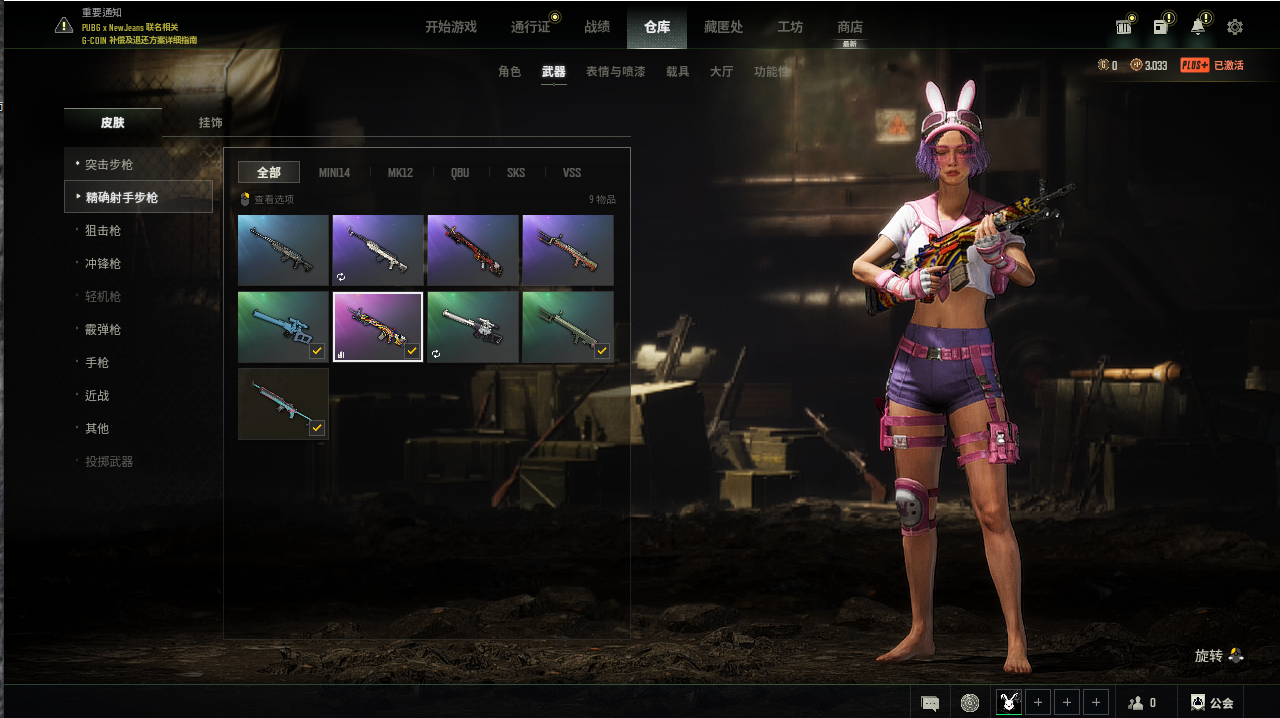The width and height of the screenshot is (1280, 718).
Task: Open the 战绩 career tab
Action: [597, 27]
